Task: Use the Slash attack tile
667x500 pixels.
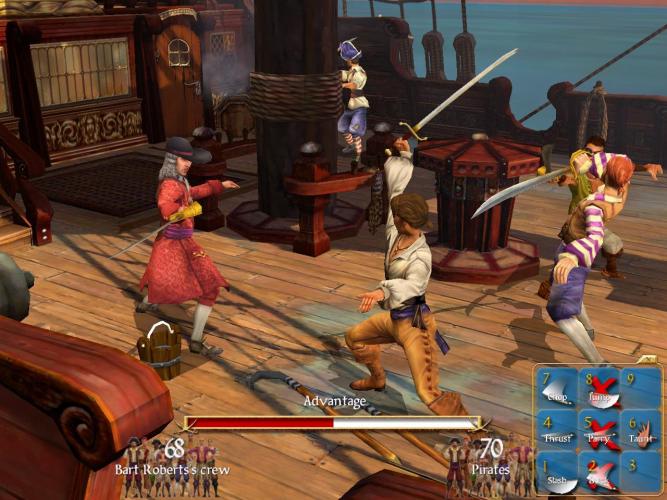Action: coord(558,474)
